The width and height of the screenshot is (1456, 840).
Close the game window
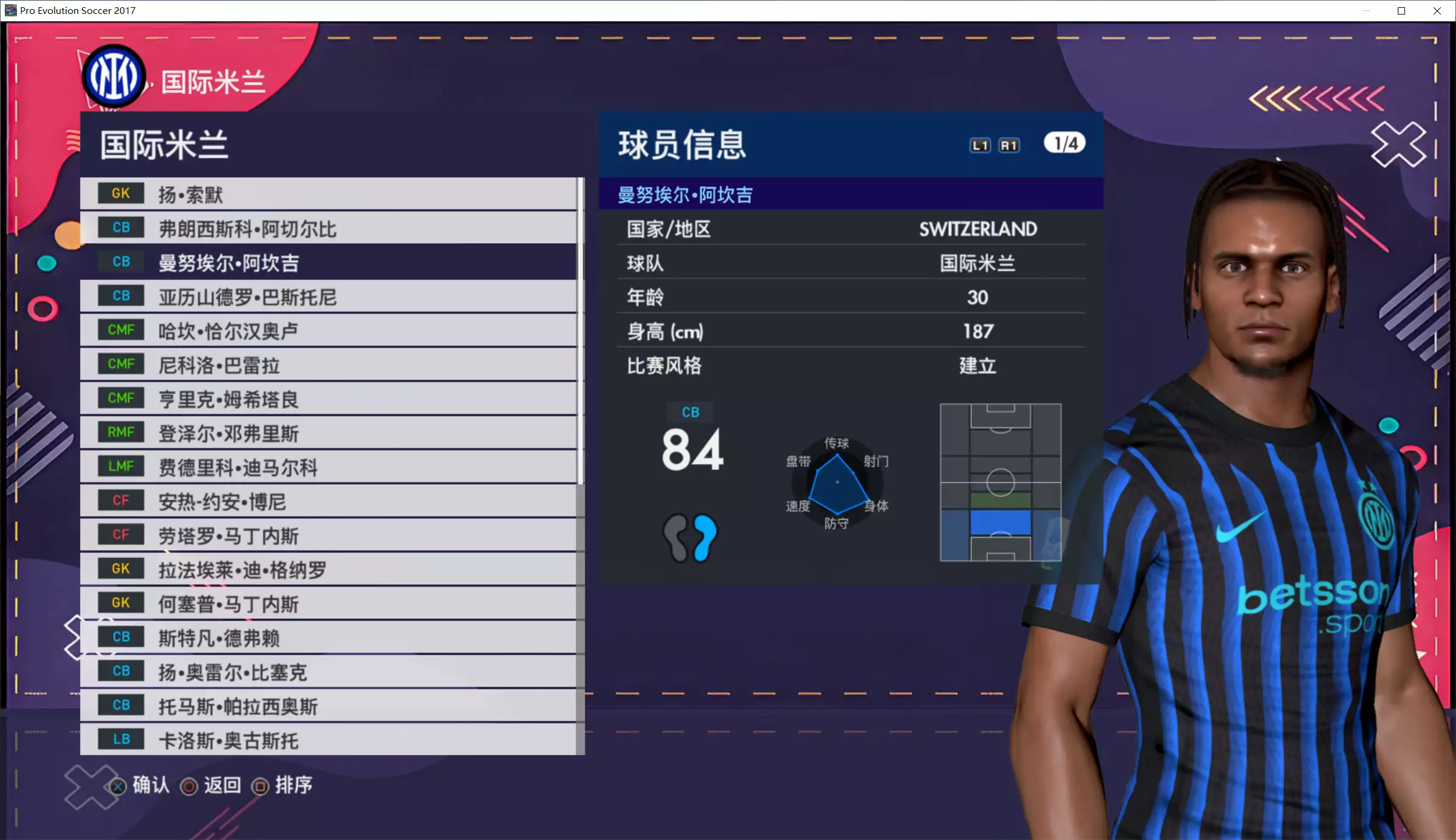click(1437, 11)
